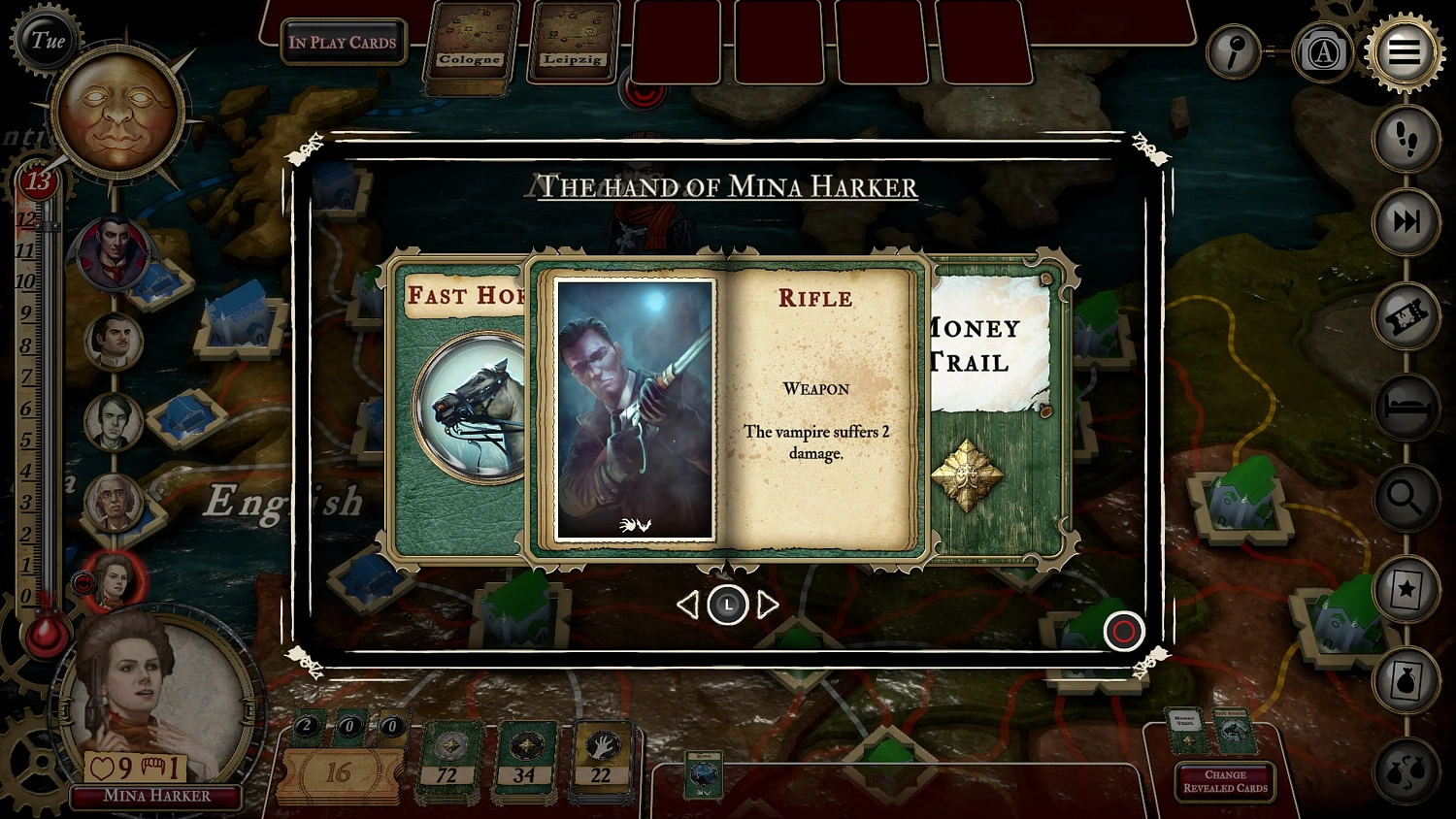Click the magnifying glass search icon

click(x=1405, y=499)
